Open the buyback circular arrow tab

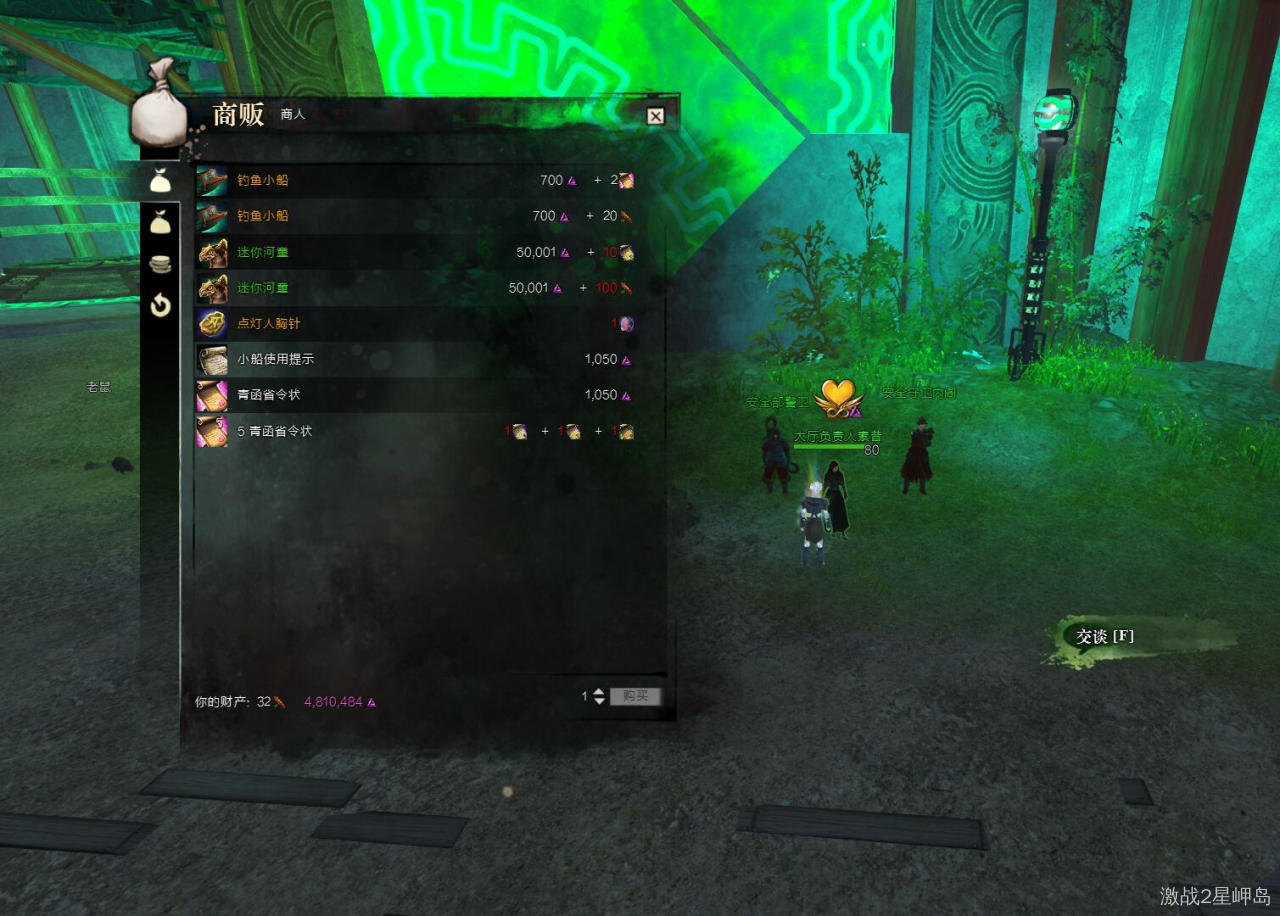[x=160, y=305]
